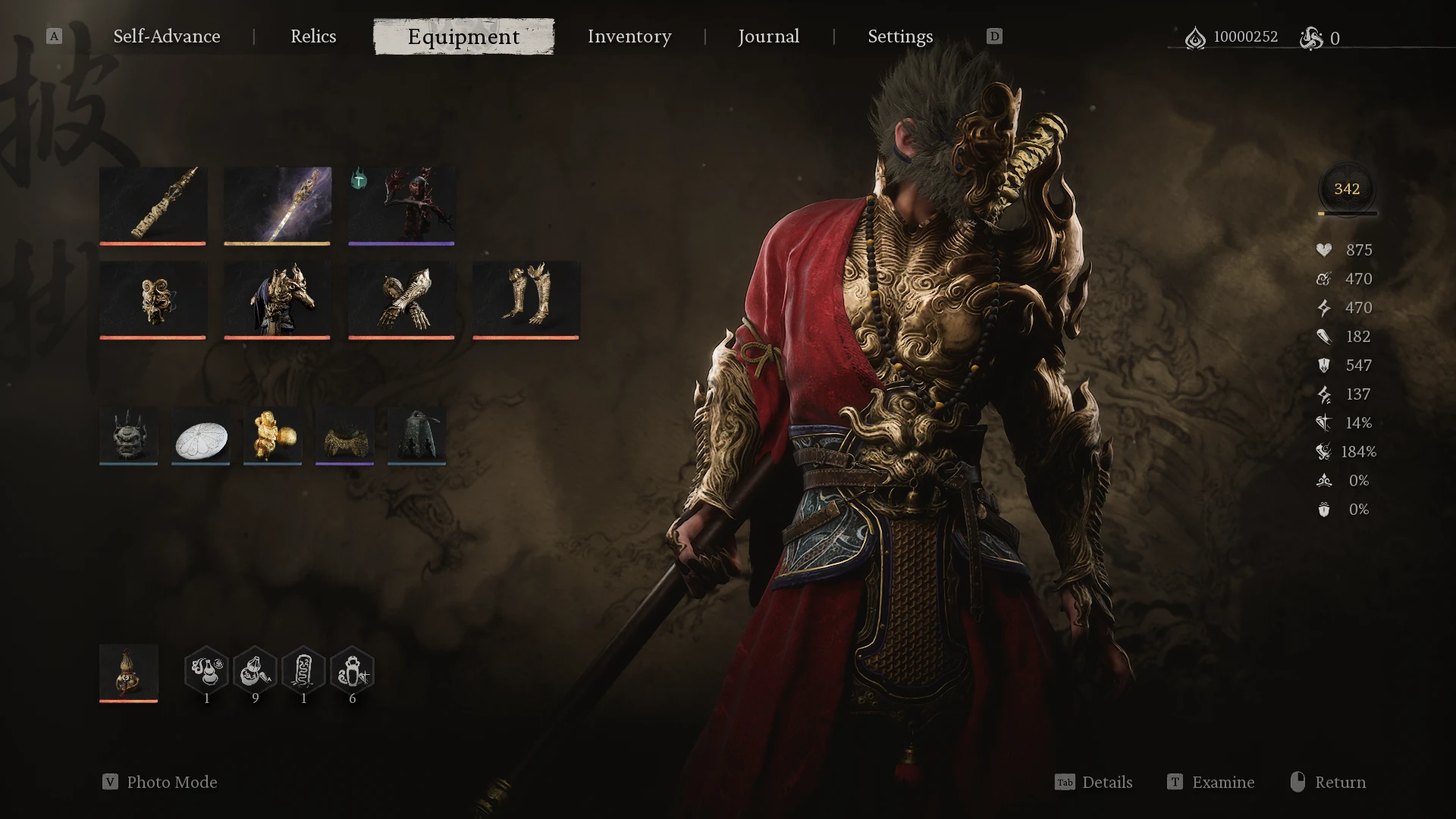1456x819 pixels.
Task: Pick the dark bell curio slot
Action: 416,436
